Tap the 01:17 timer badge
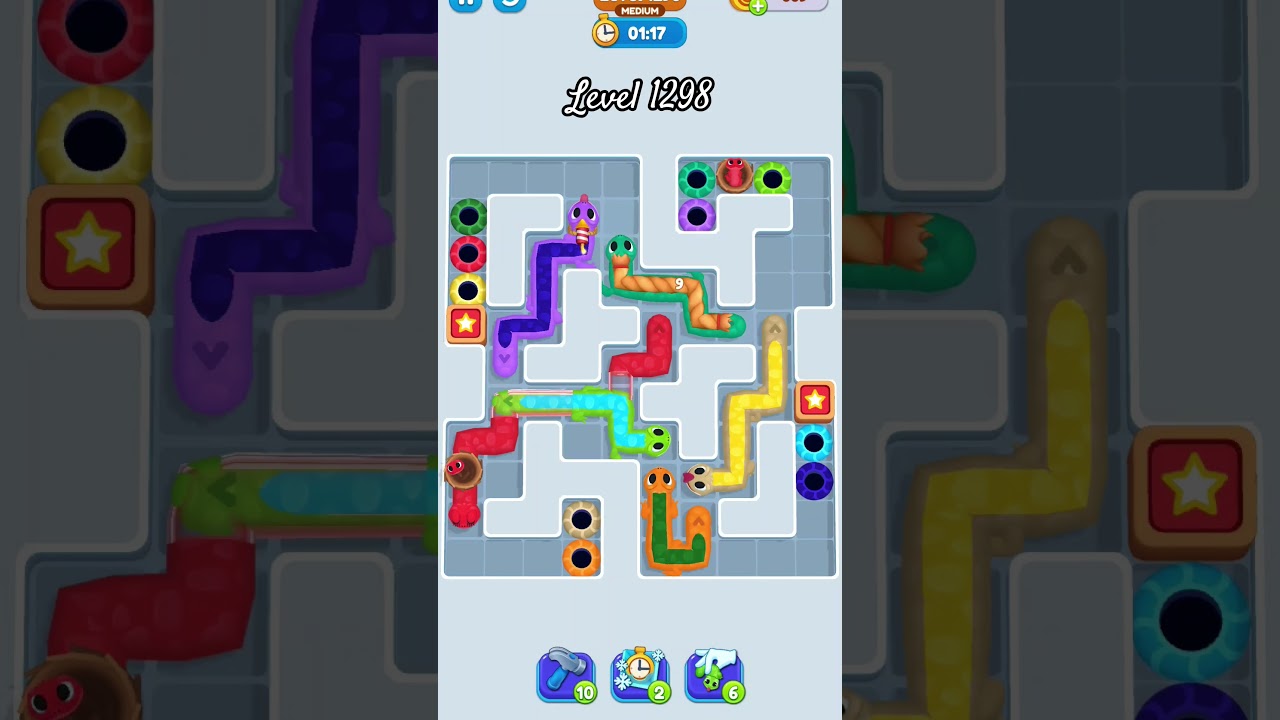The image size is (1280, 720). pos(638,32)
